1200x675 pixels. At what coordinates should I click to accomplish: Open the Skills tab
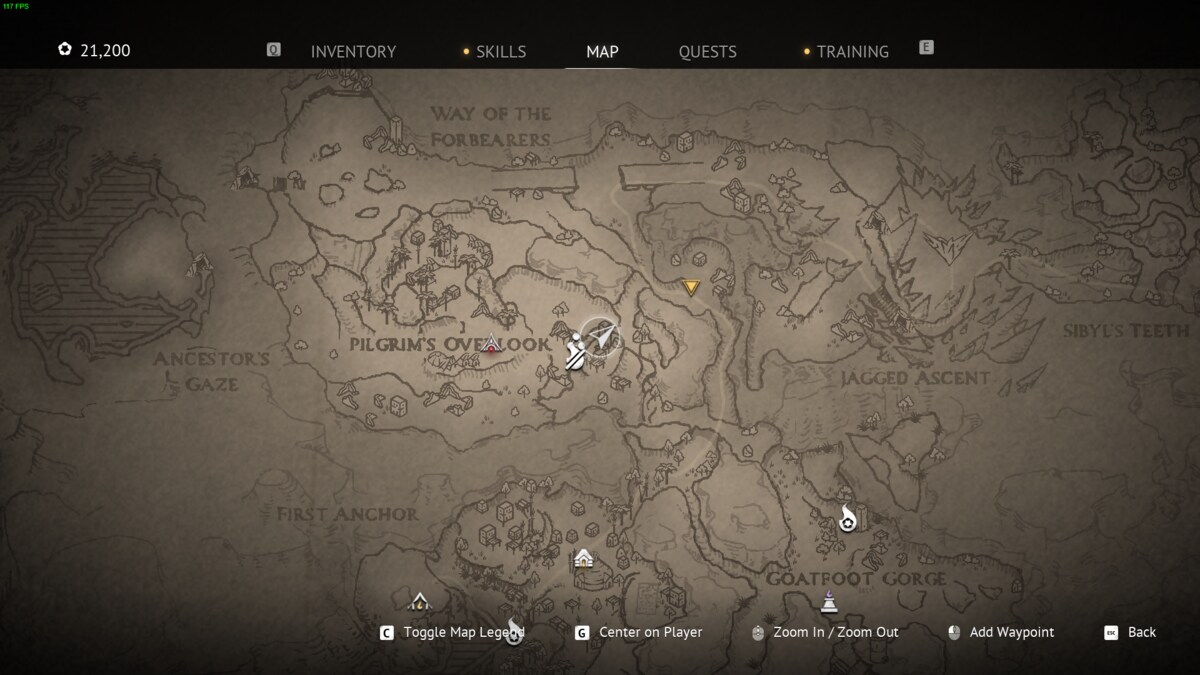click(500, 52)
